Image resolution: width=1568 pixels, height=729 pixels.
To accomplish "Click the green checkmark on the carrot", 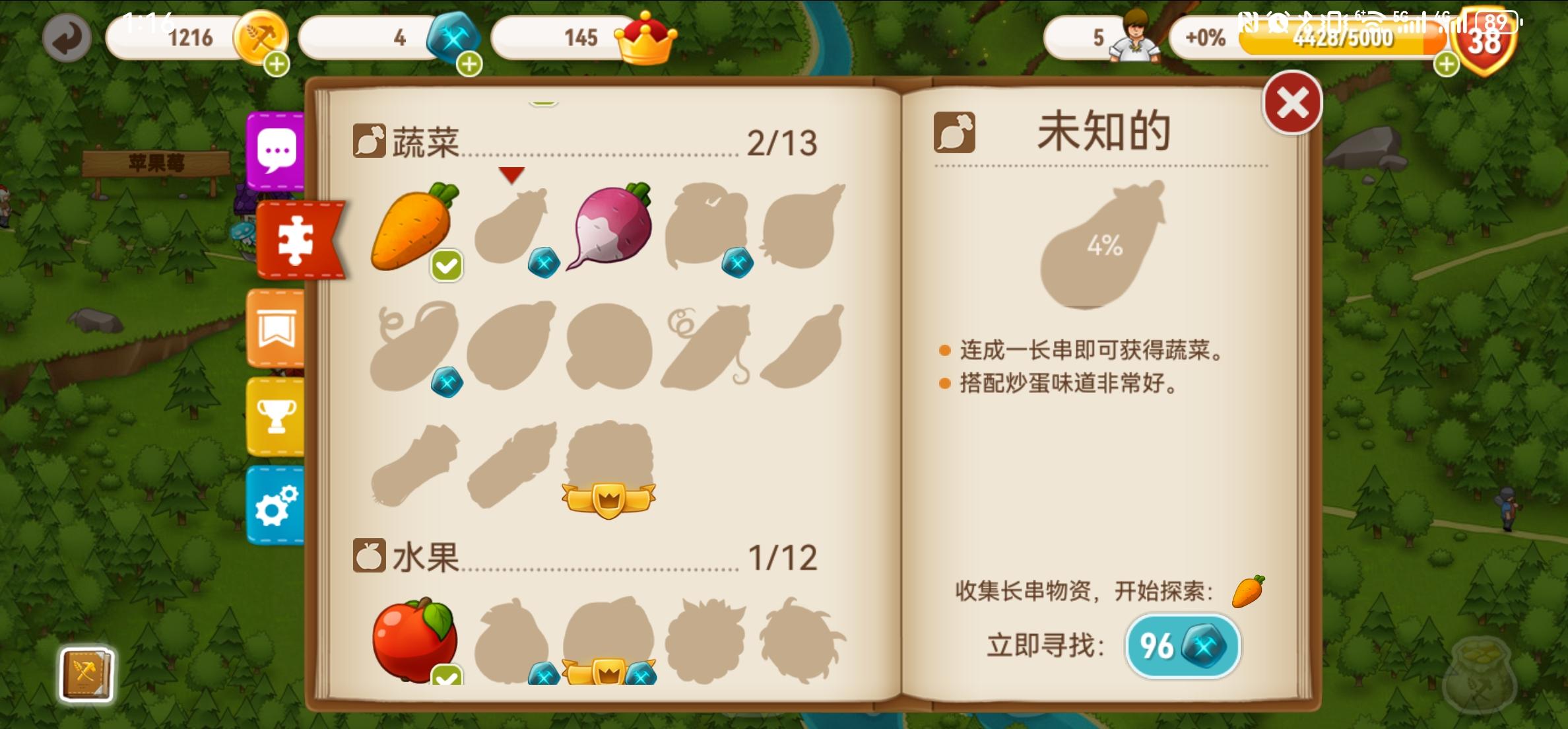I will (x=447, y=265).
